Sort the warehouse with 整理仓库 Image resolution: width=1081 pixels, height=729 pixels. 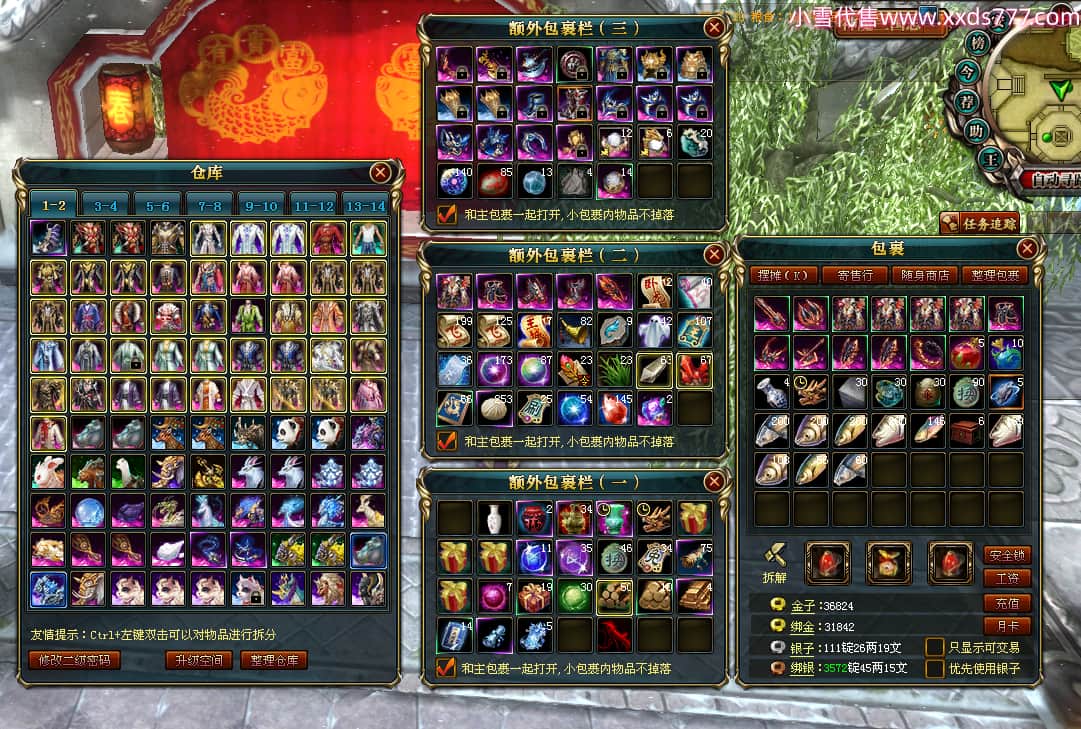tap(274, 660)
